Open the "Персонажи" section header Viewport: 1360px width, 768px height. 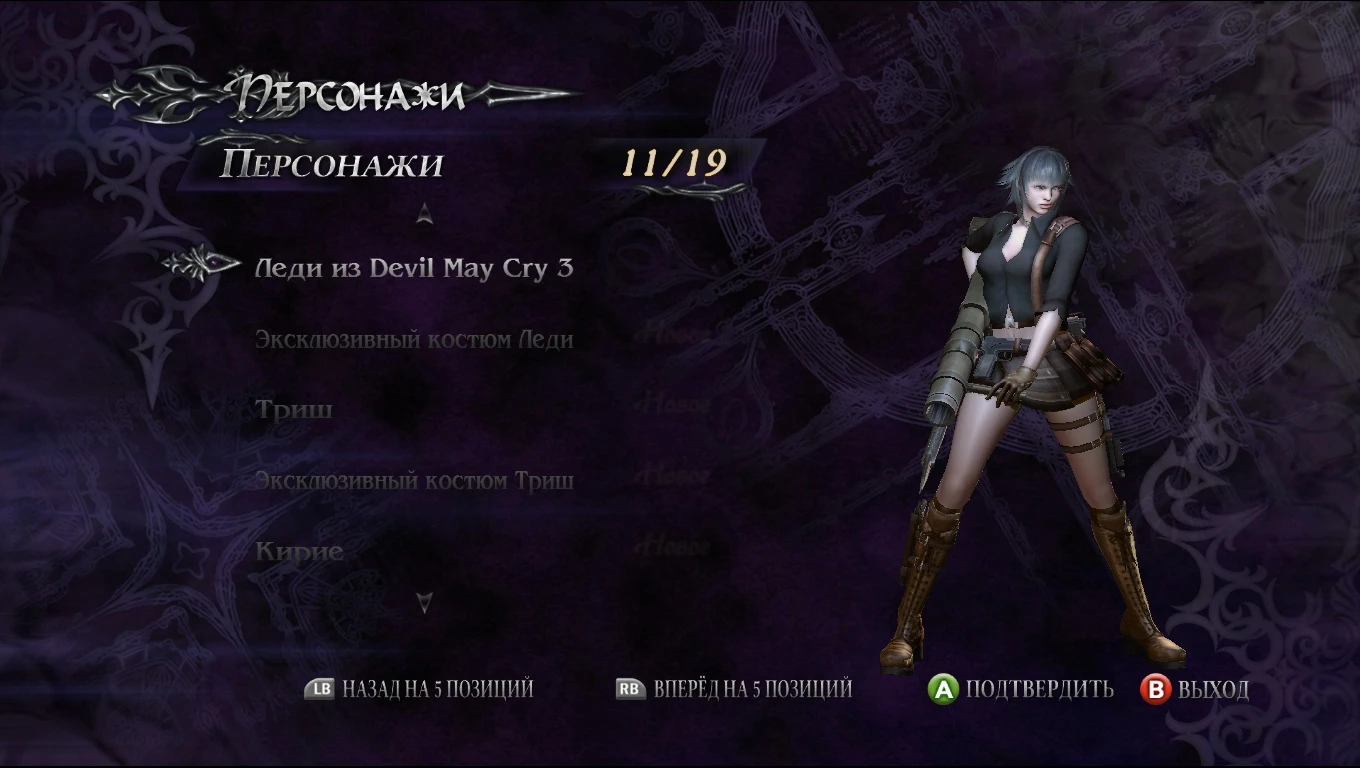(x=330, y=165)
